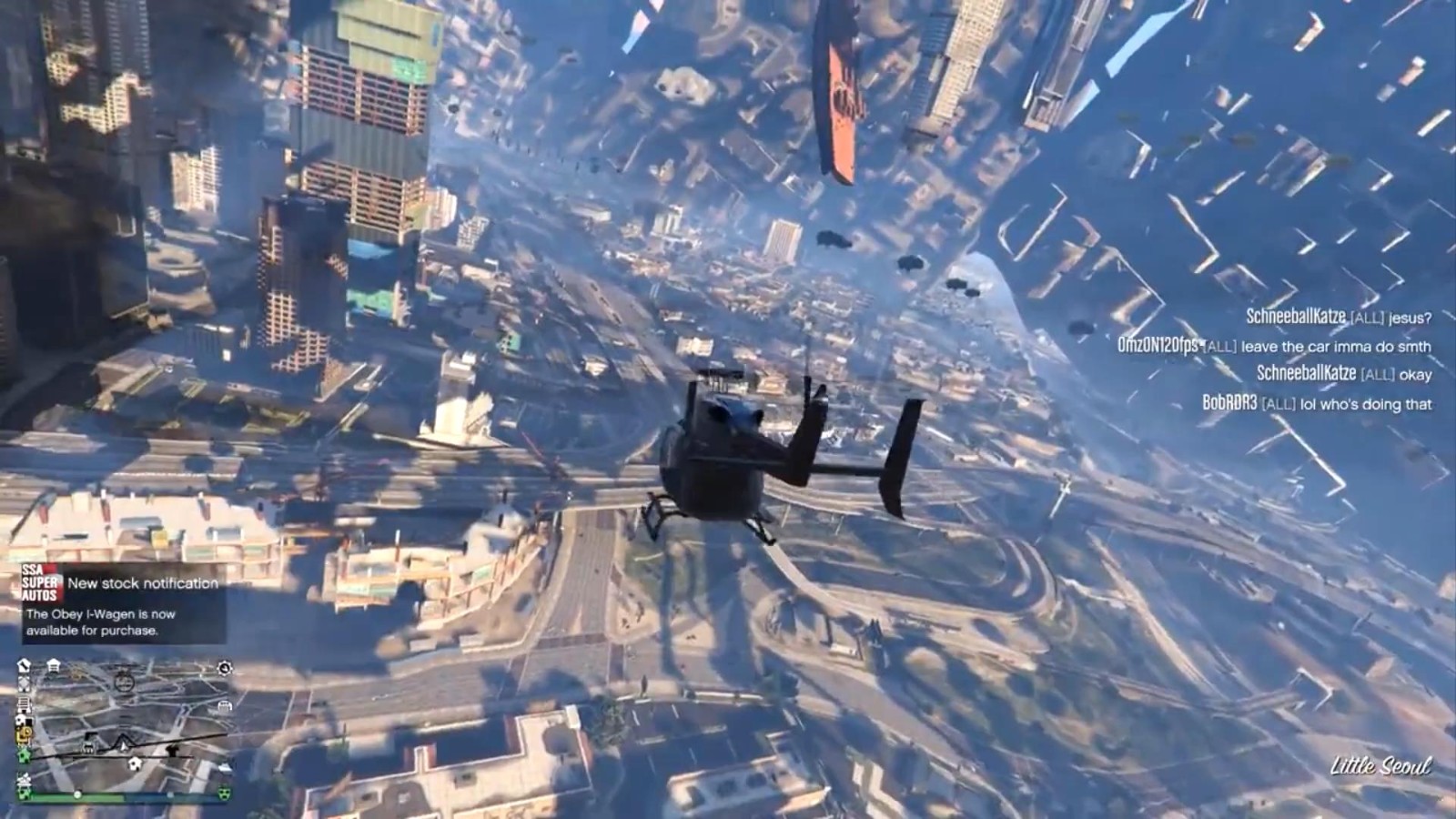Screen dimensions: 1456x819
Task: Select the white car blip left of player arrow
Action: tap(87, 744)
